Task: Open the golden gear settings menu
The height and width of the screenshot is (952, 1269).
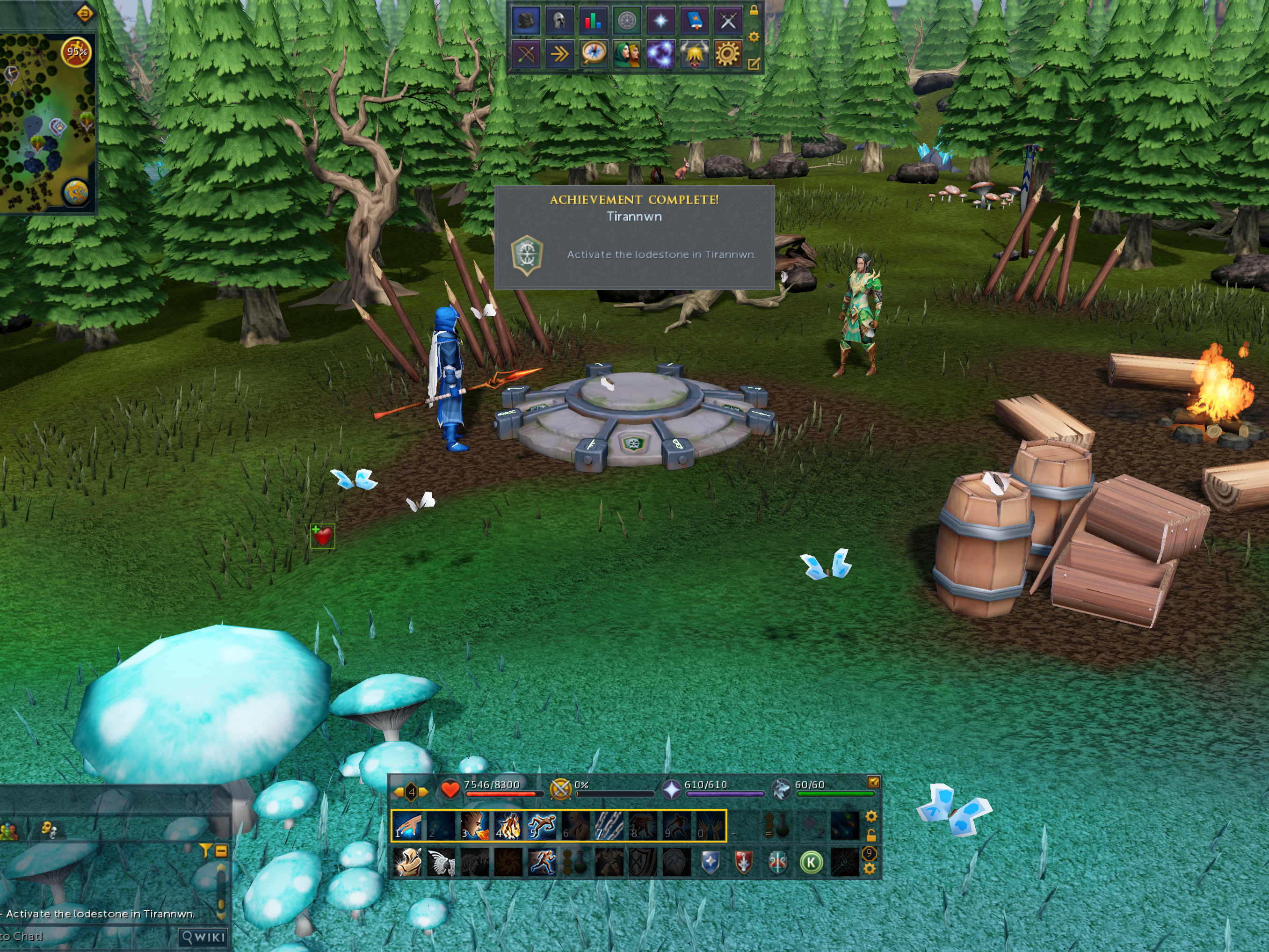Action: [727, 55]
